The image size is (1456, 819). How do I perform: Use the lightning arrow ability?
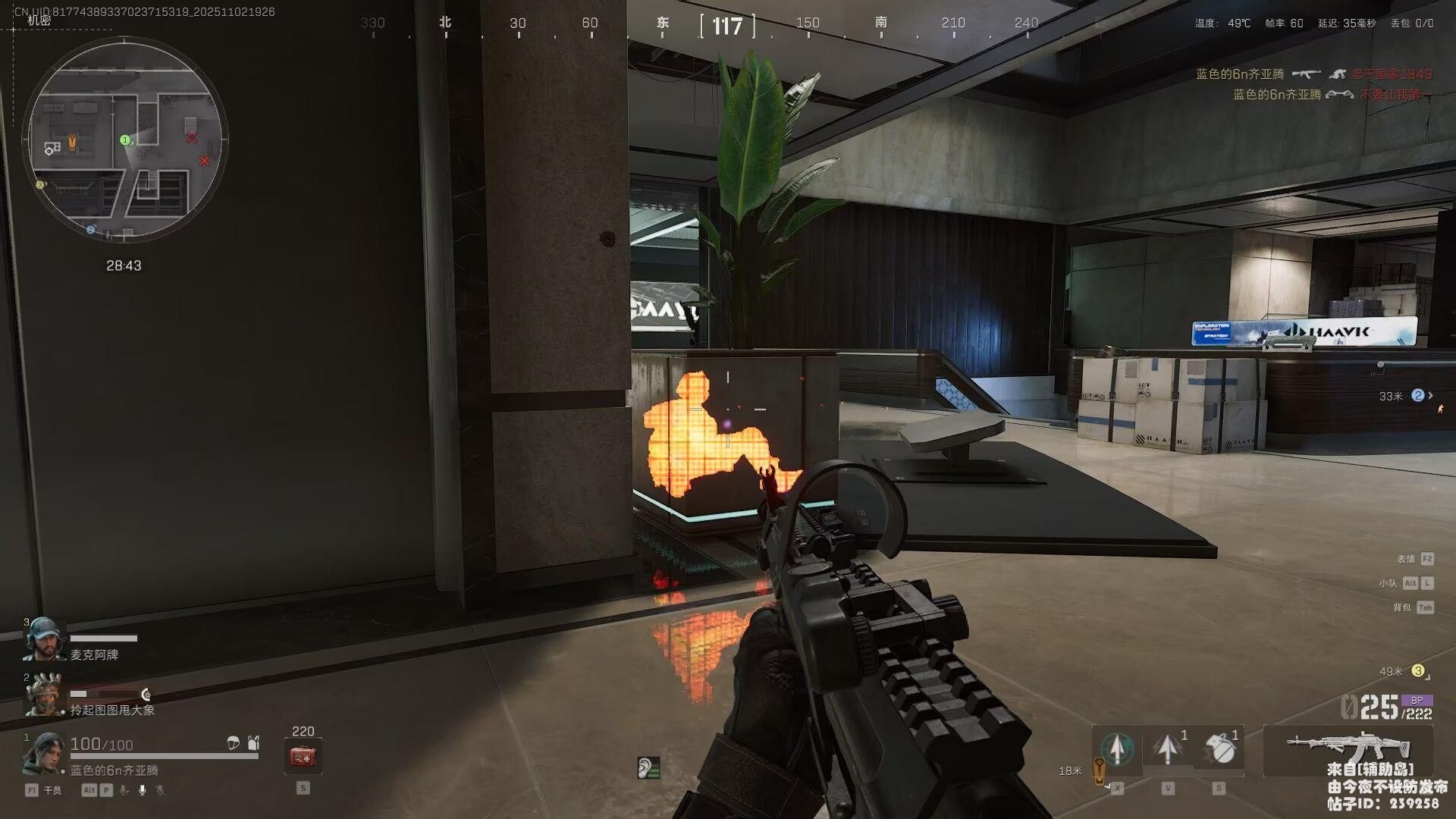point(1168,748)
